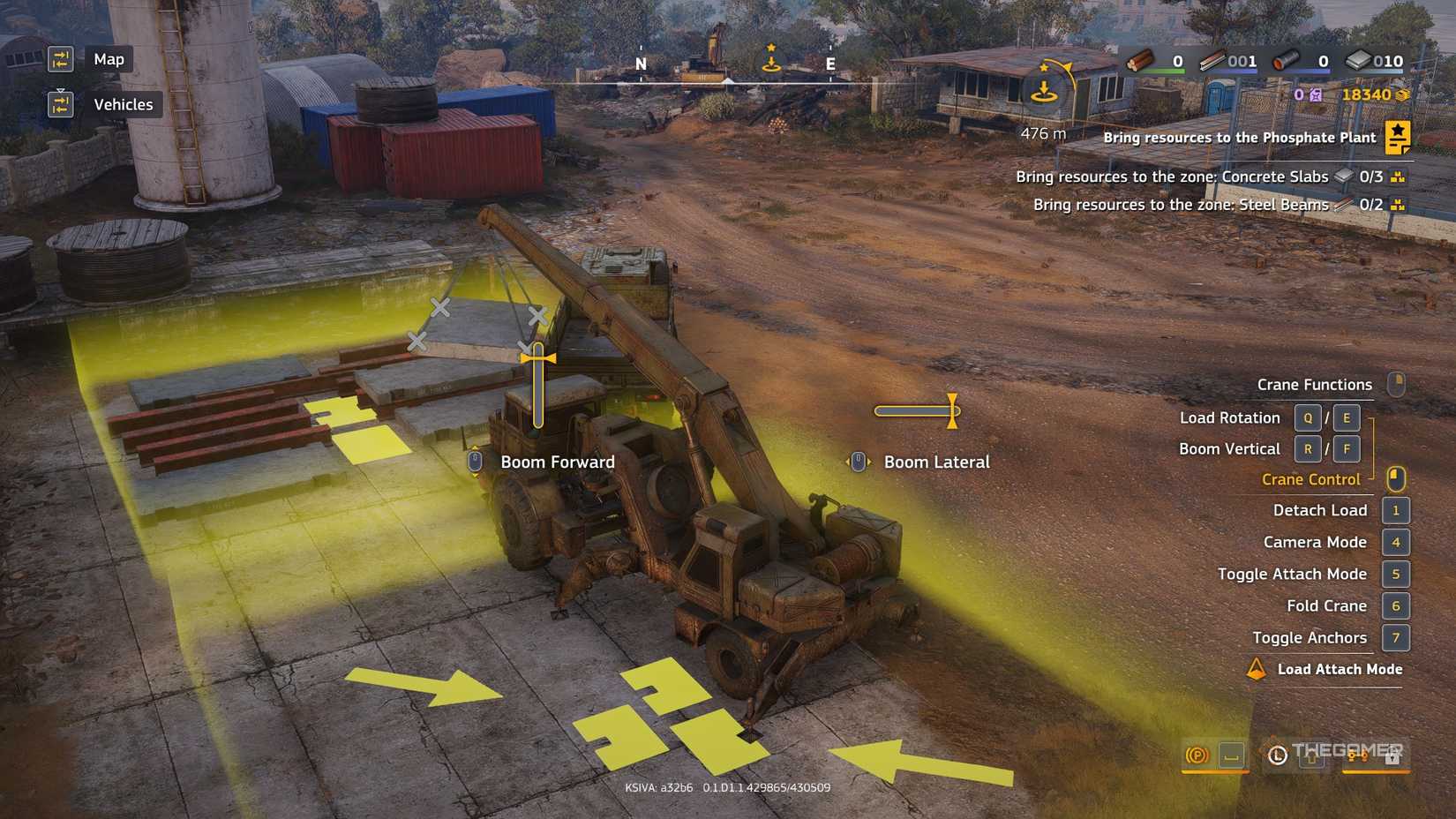
Task: Toggle Attach Mode with the 5 key button
Action: [x=1396, y=574]
